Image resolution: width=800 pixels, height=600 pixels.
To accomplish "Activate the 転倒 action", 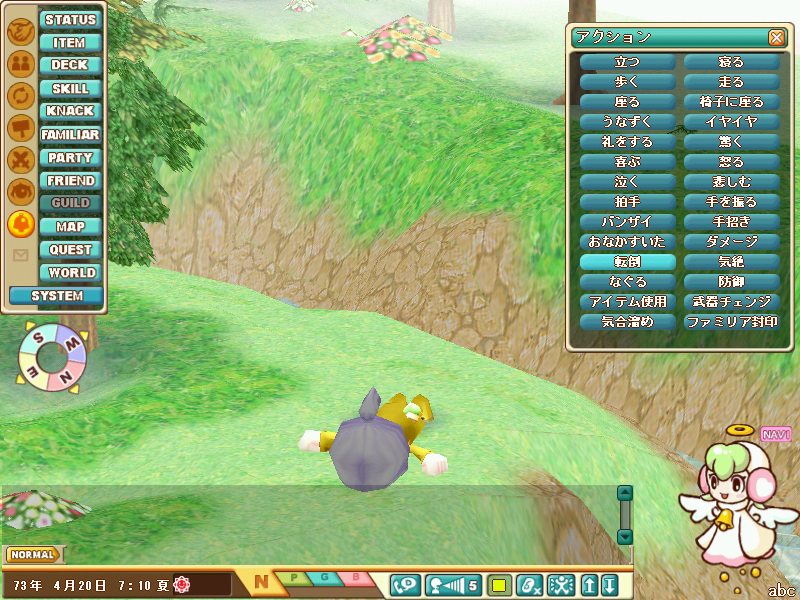I will (x=628, y=262).
